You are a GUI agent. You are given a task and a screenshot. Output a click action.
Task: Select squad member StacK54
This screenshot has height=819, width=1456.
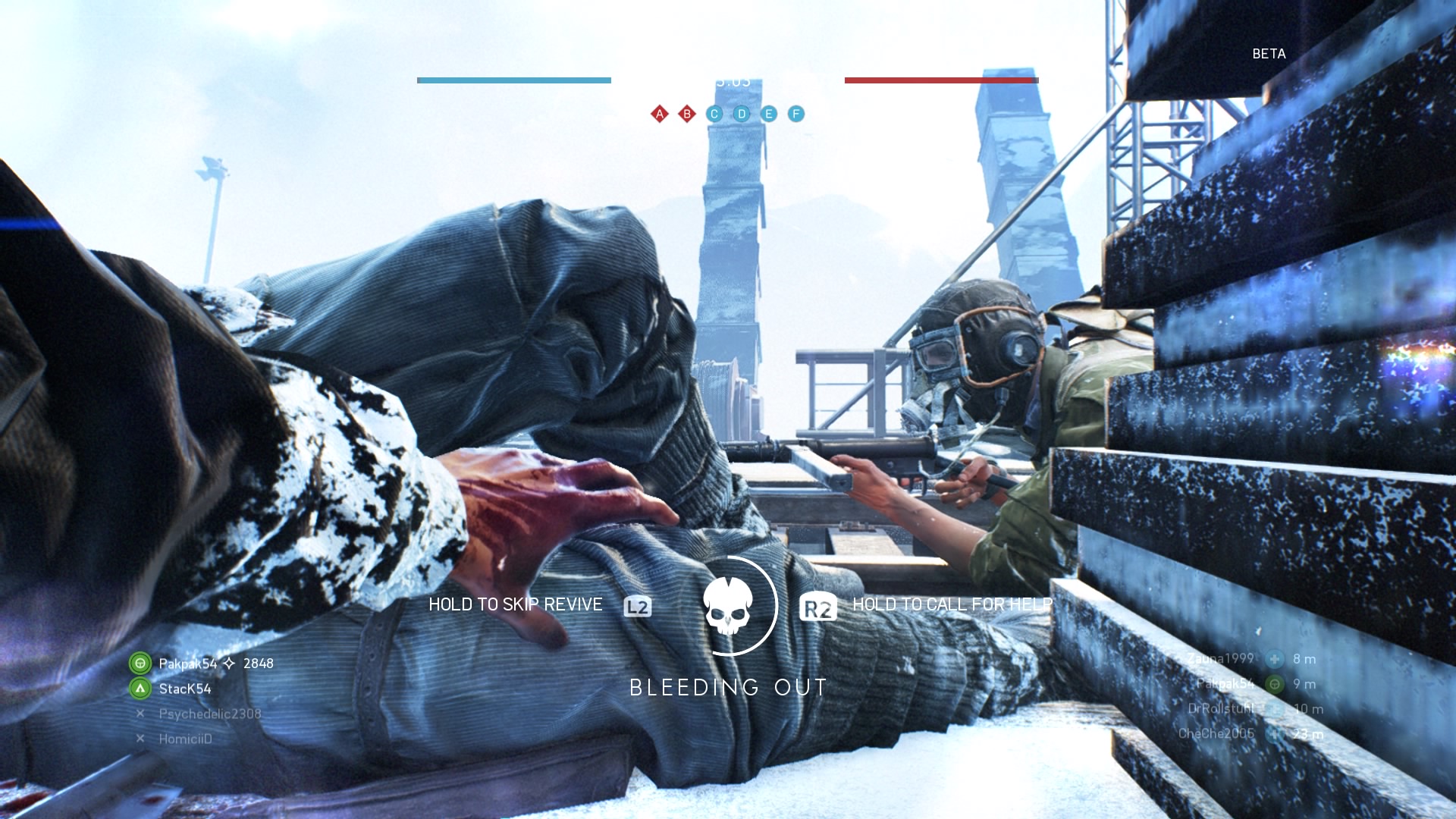point(184,689)
